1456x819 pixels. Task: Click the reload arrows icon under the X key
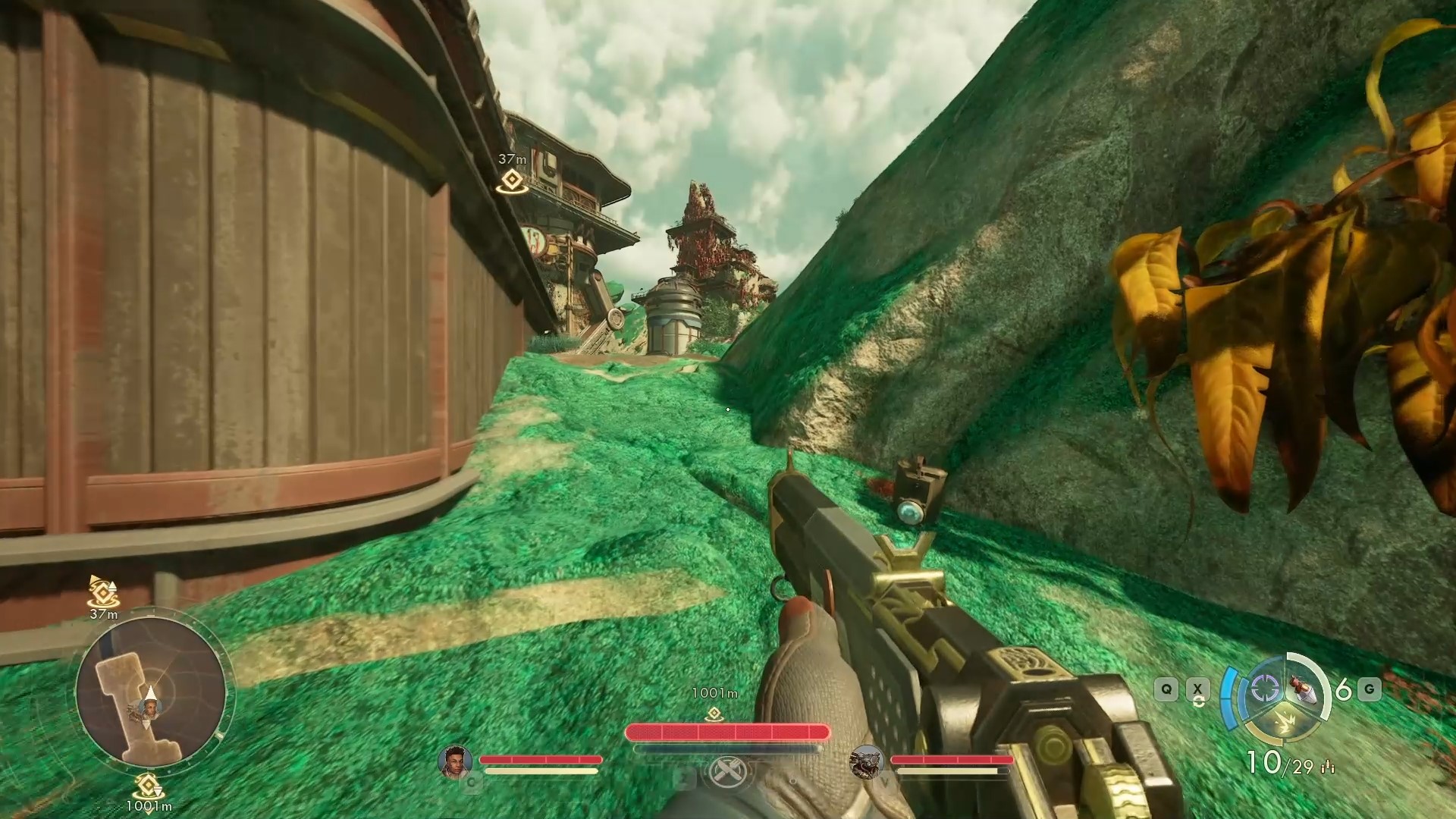pos(1199,702)
